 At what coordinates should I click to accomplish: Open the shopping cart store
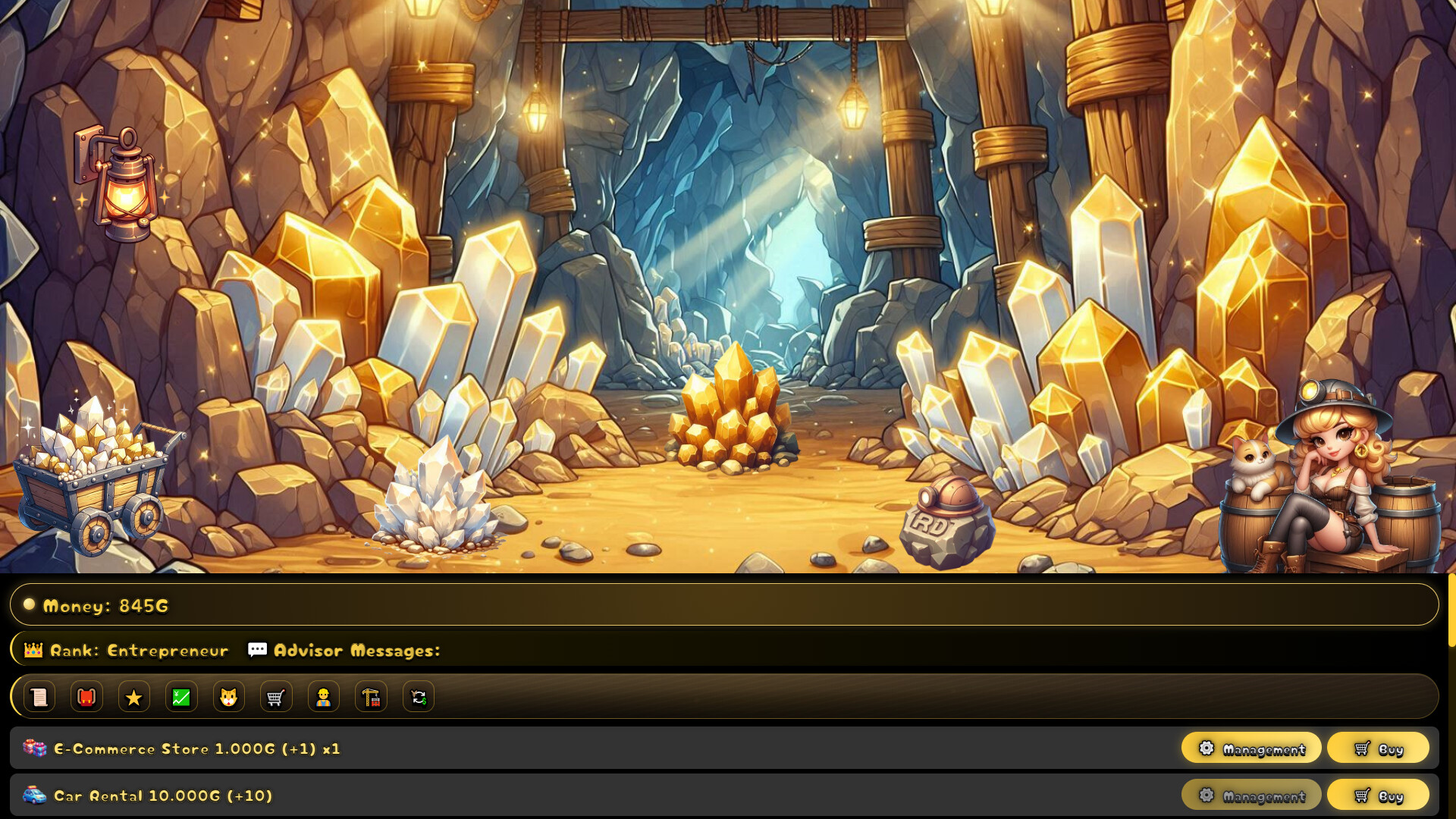click(275, 696)
